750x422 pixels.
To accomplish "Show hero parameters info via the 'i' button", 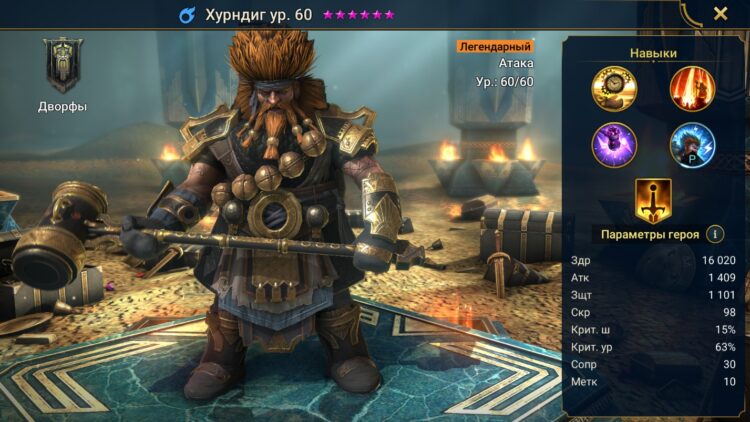I will (715, 234).
